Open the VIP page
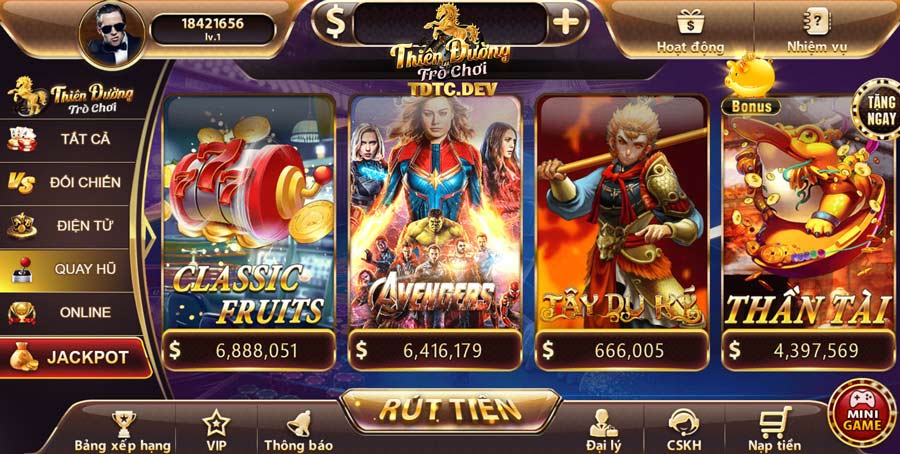The width and height of the screenshot is (900, 454). (x=216, y=431)
